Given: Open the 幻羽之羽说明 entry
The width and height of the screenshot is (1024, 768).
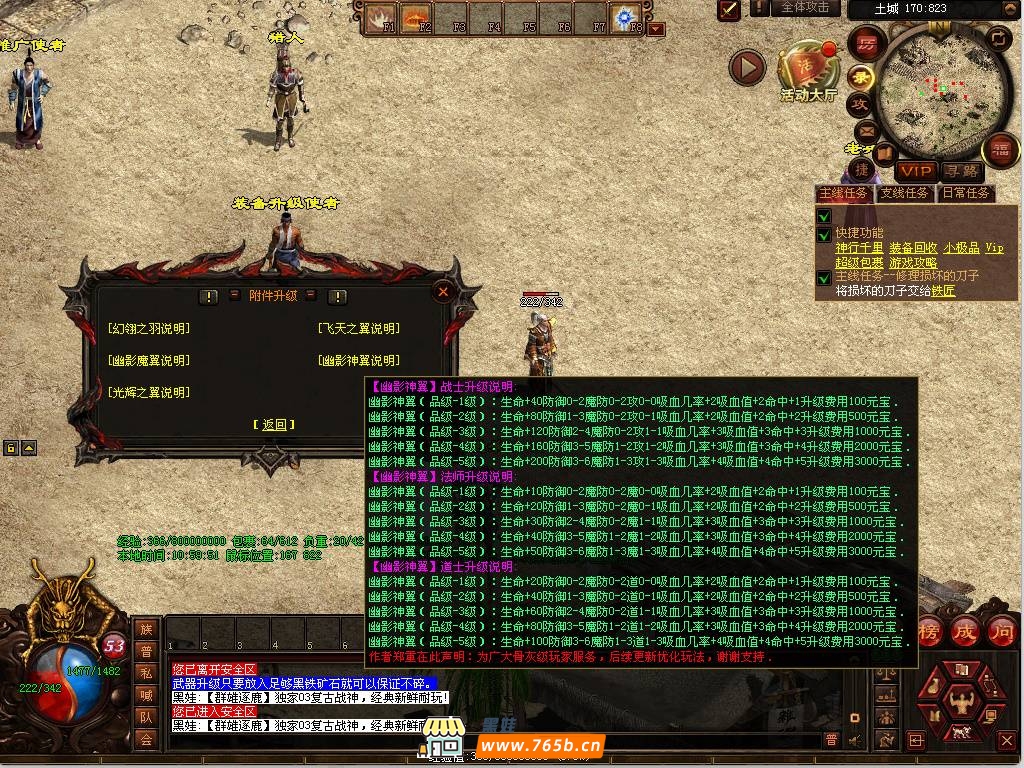Looking at the screenshot, I should coord(148,329).
